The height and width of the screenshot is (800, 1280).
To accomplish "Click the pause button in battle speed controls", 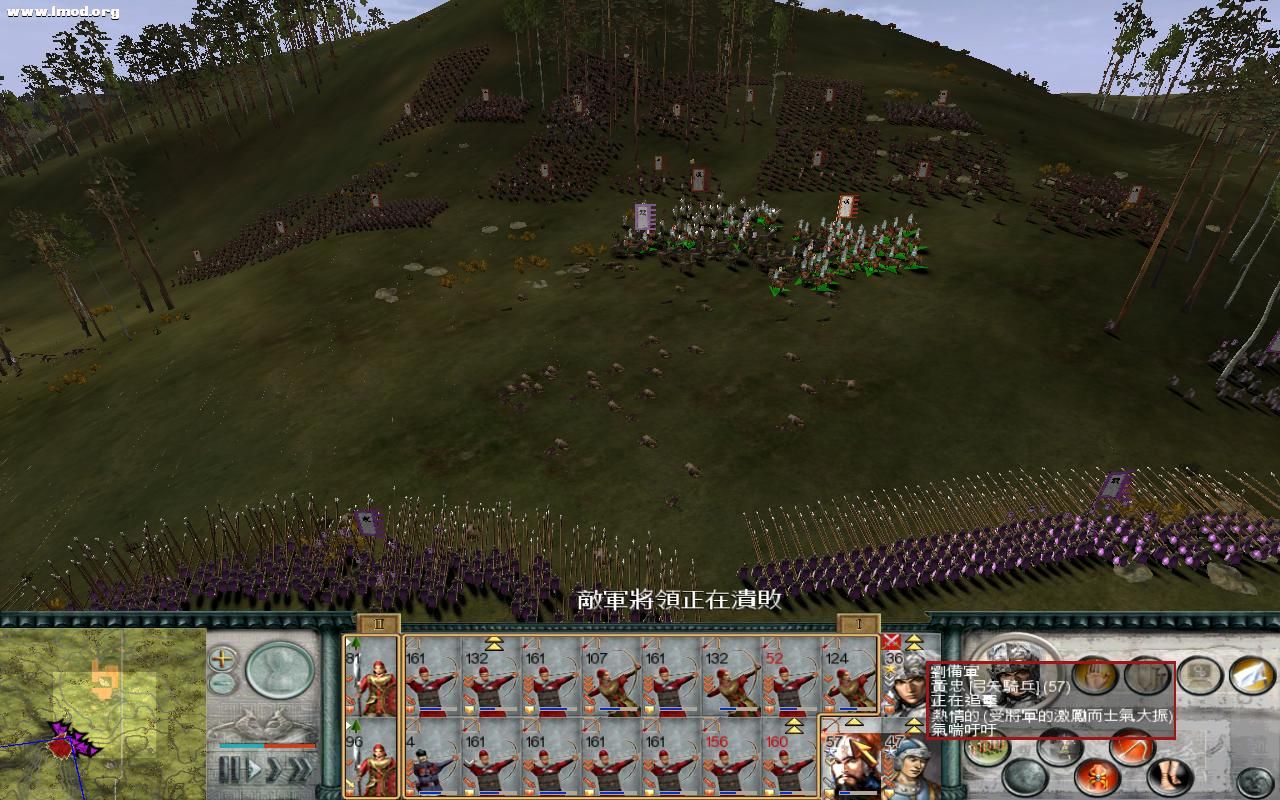I will [230, 766].
